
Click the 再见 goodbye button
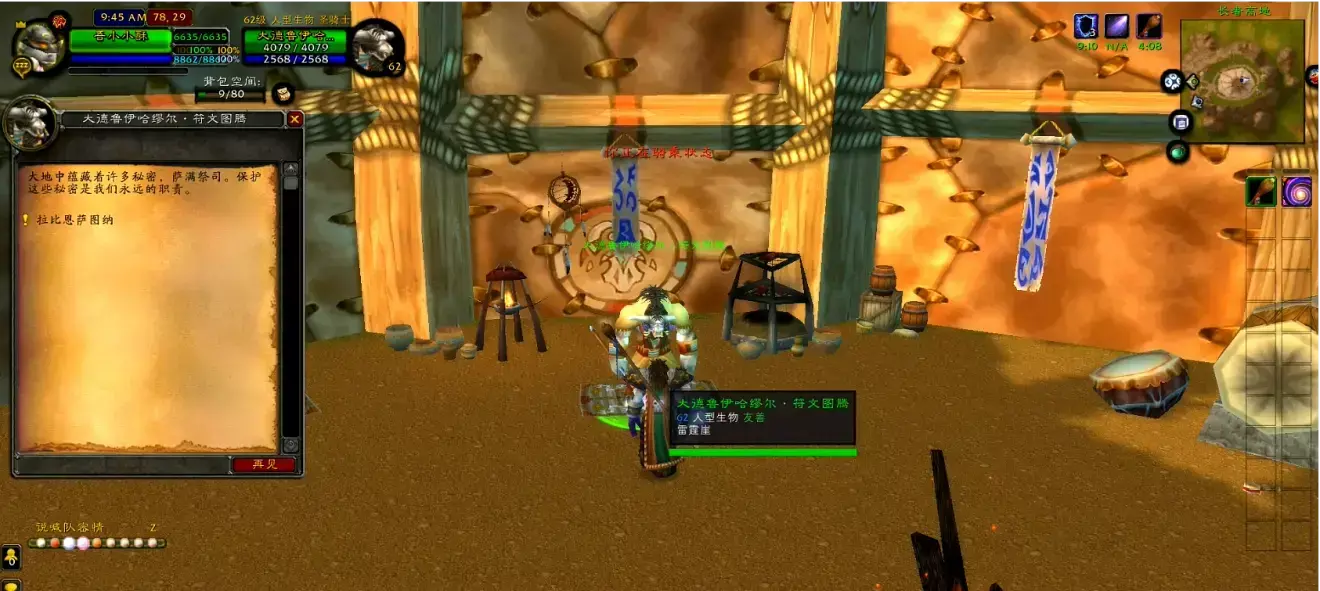pyautogui.click(x=264, y=464)
